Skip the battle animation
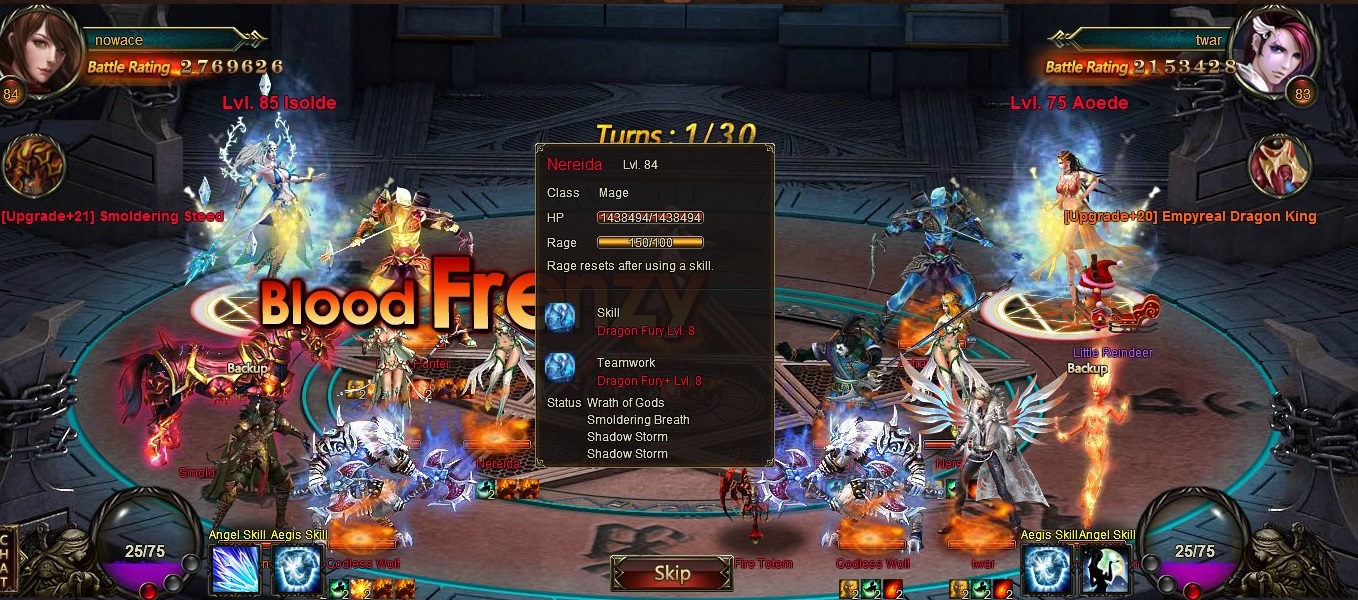The width and height of the screenshot is (1358, 600). (x=672, y=574)
